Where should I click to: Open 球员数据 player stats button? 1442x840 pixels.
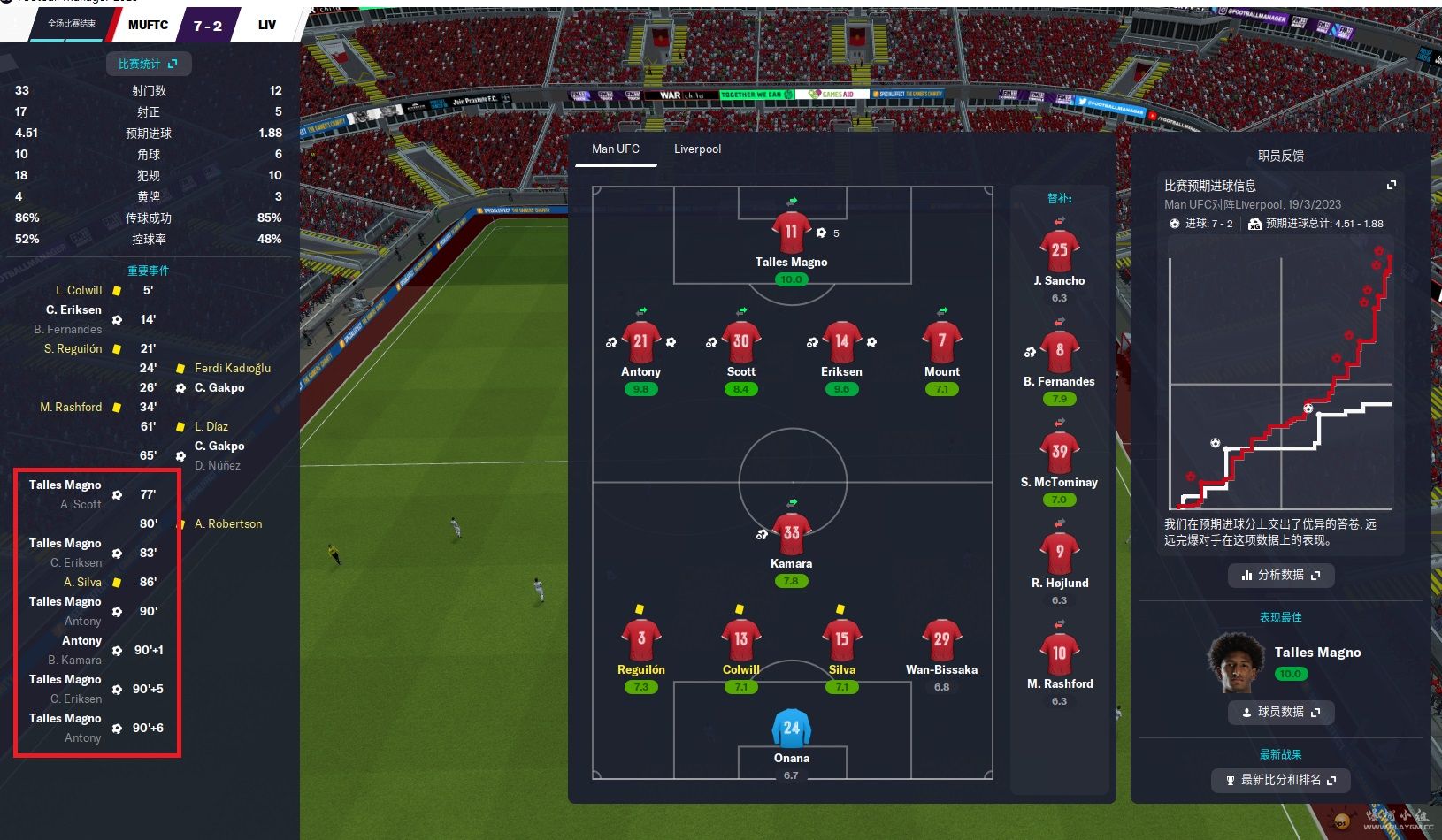coord(1280,712)
